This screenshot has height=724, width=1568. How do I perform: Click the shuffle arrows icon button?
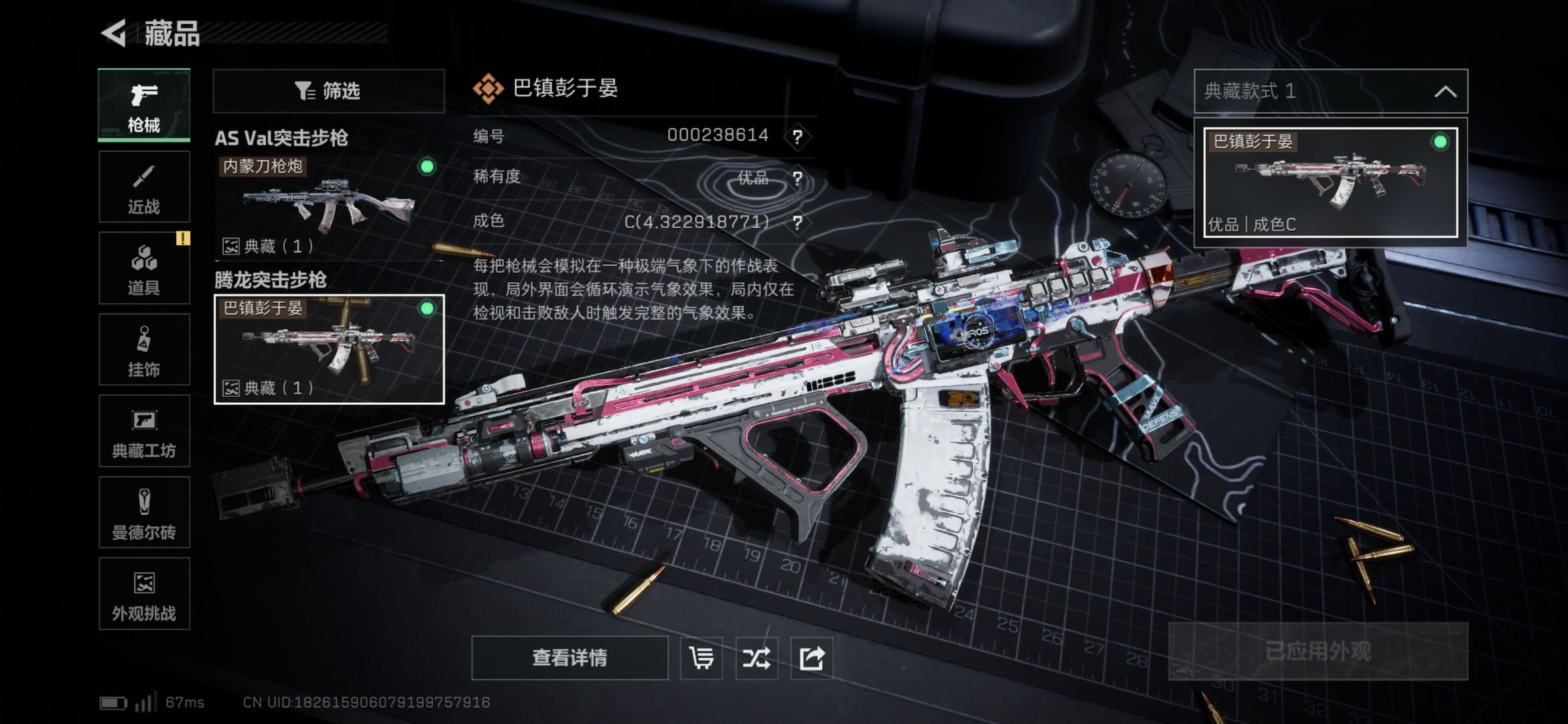click(757, 658)
